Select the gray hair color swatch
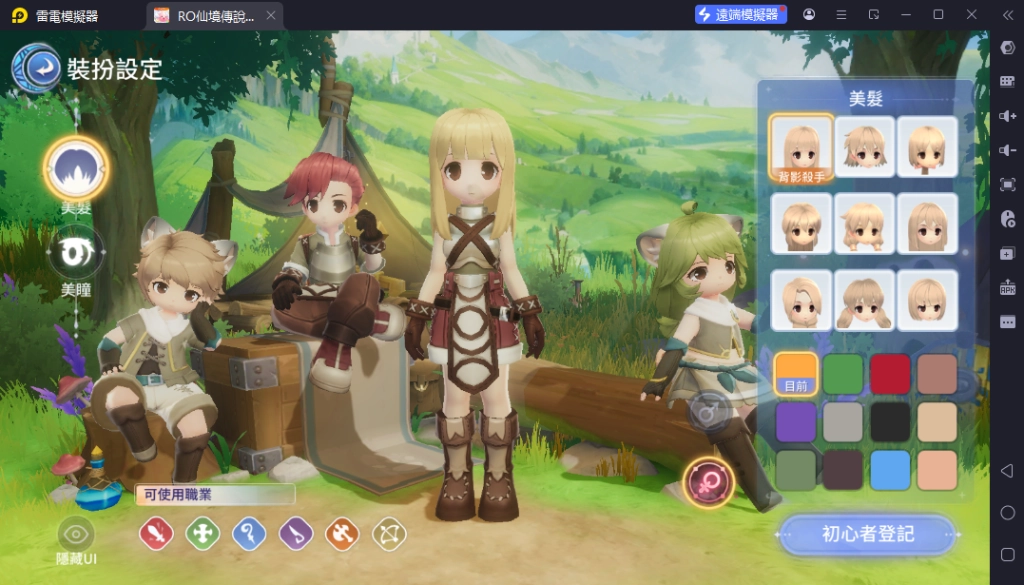Screen dimensions: 1024x585 pos(843,422)
